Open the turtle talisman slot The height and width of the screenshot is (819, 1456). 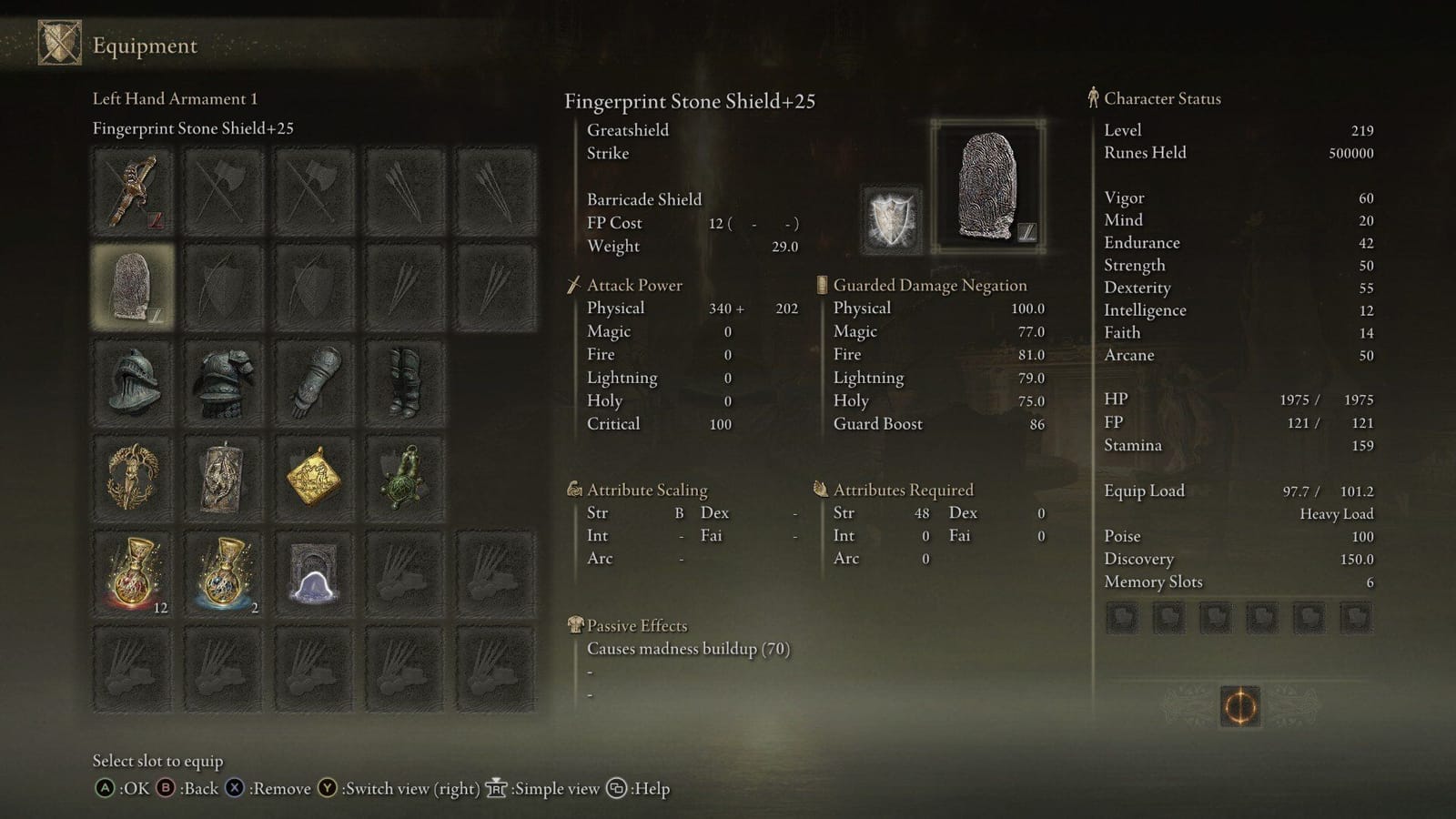click(x=405, y=477)
